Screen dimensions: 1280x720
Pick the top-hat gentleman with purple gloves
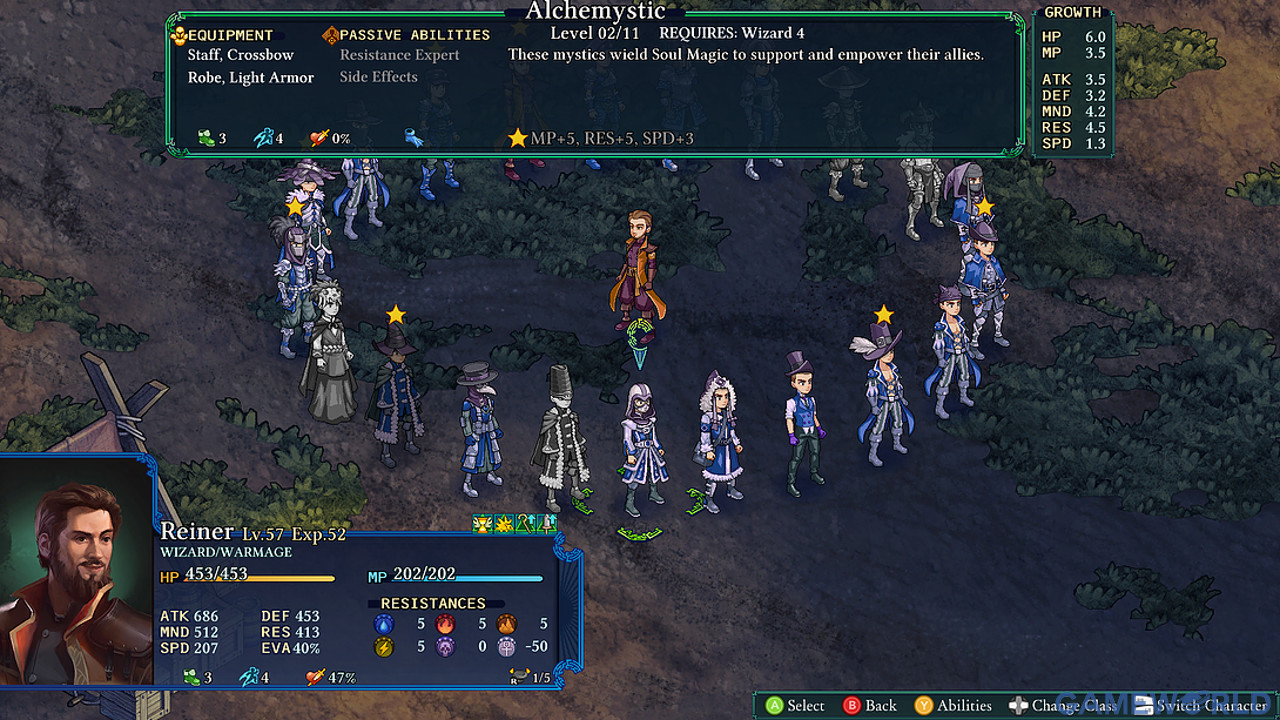coord(802,422)
